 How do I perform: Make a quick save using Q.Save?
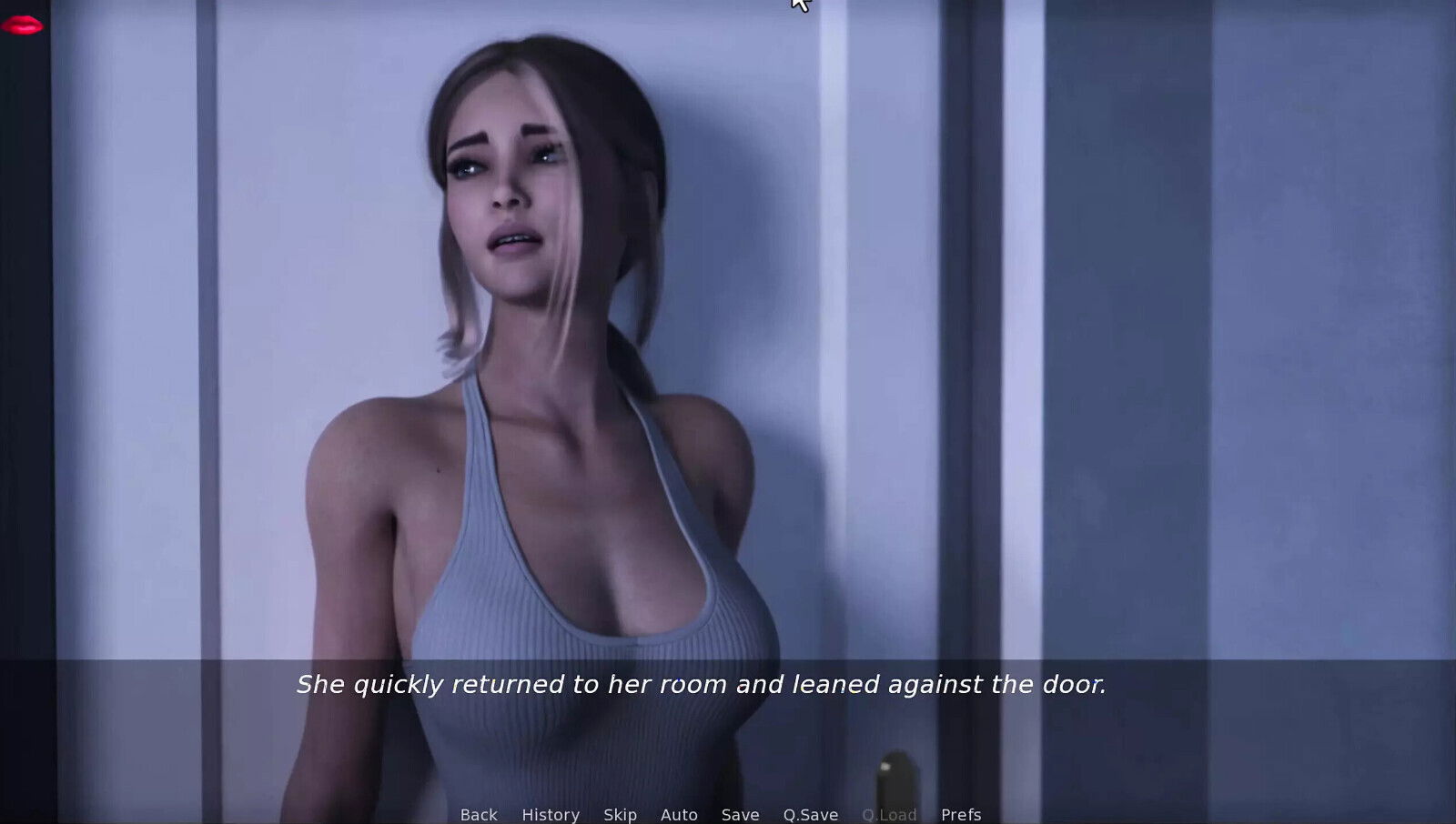(x=811, y=814)
